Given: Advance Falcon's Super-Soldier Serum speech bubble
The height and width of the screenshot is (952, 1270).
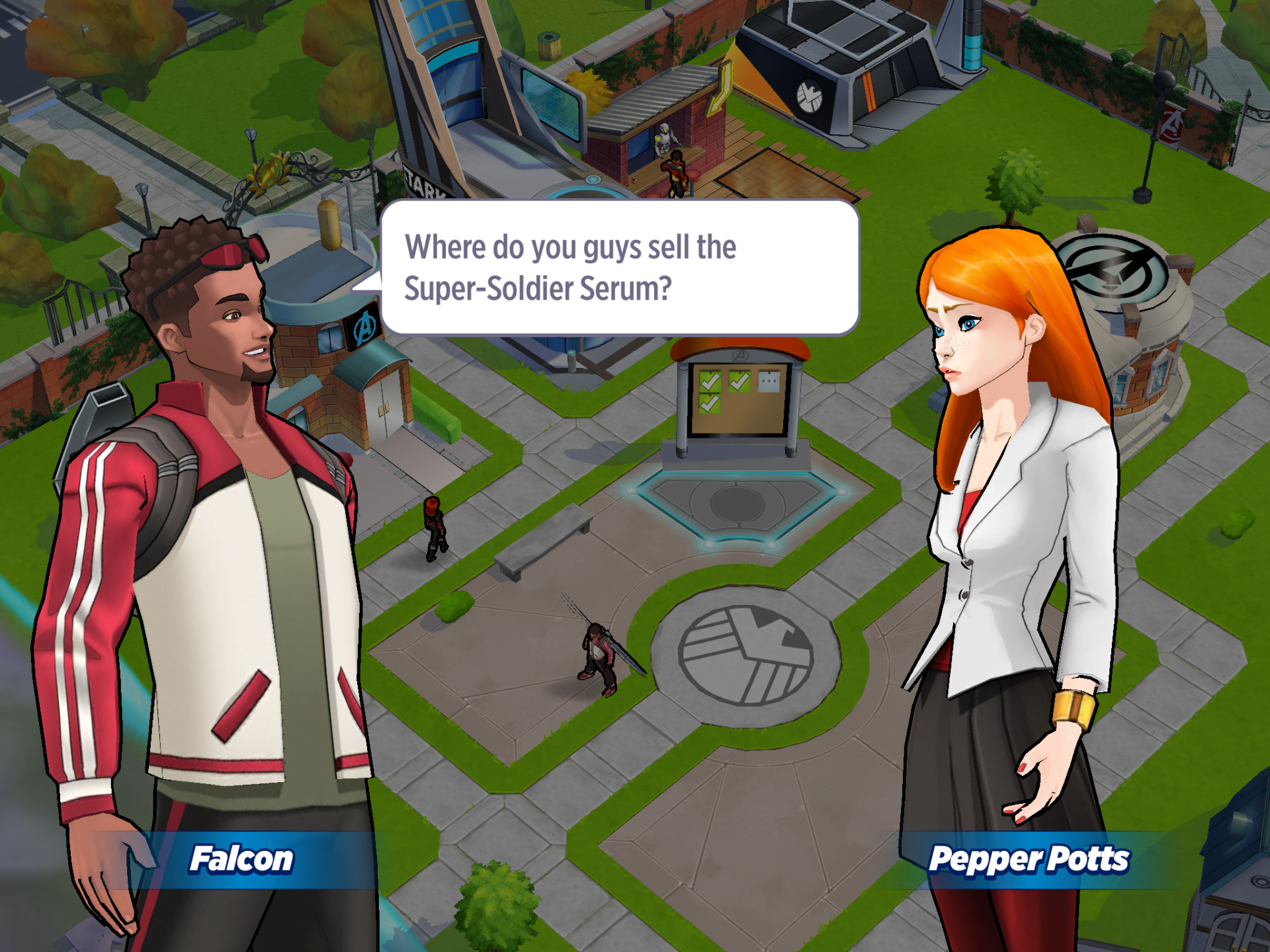Looking at the screenshot, I should click(619, 267).
